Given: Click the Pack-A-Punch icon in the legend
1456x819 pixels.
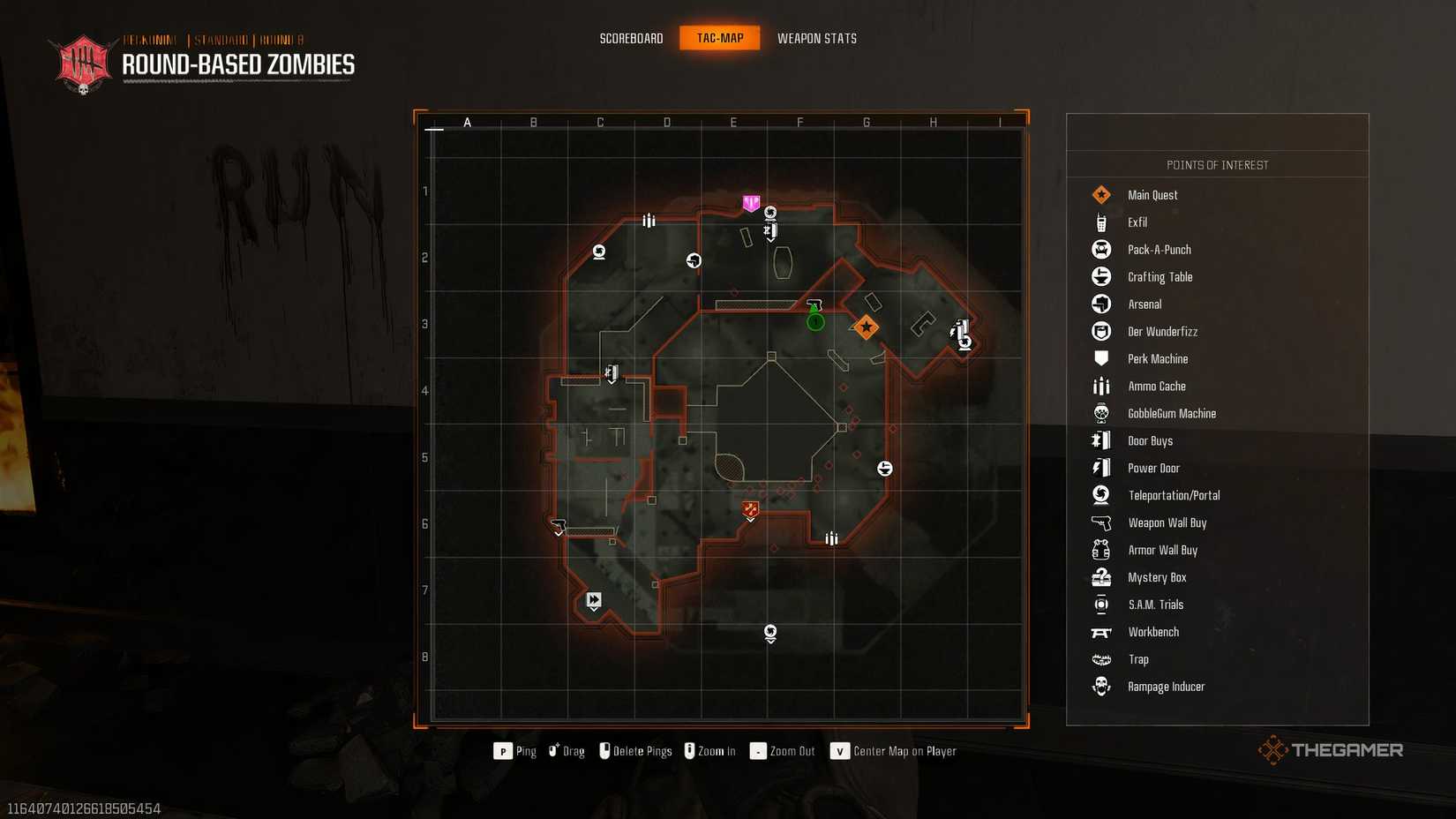Looking at the screenshot, I should coord(1101,249).
